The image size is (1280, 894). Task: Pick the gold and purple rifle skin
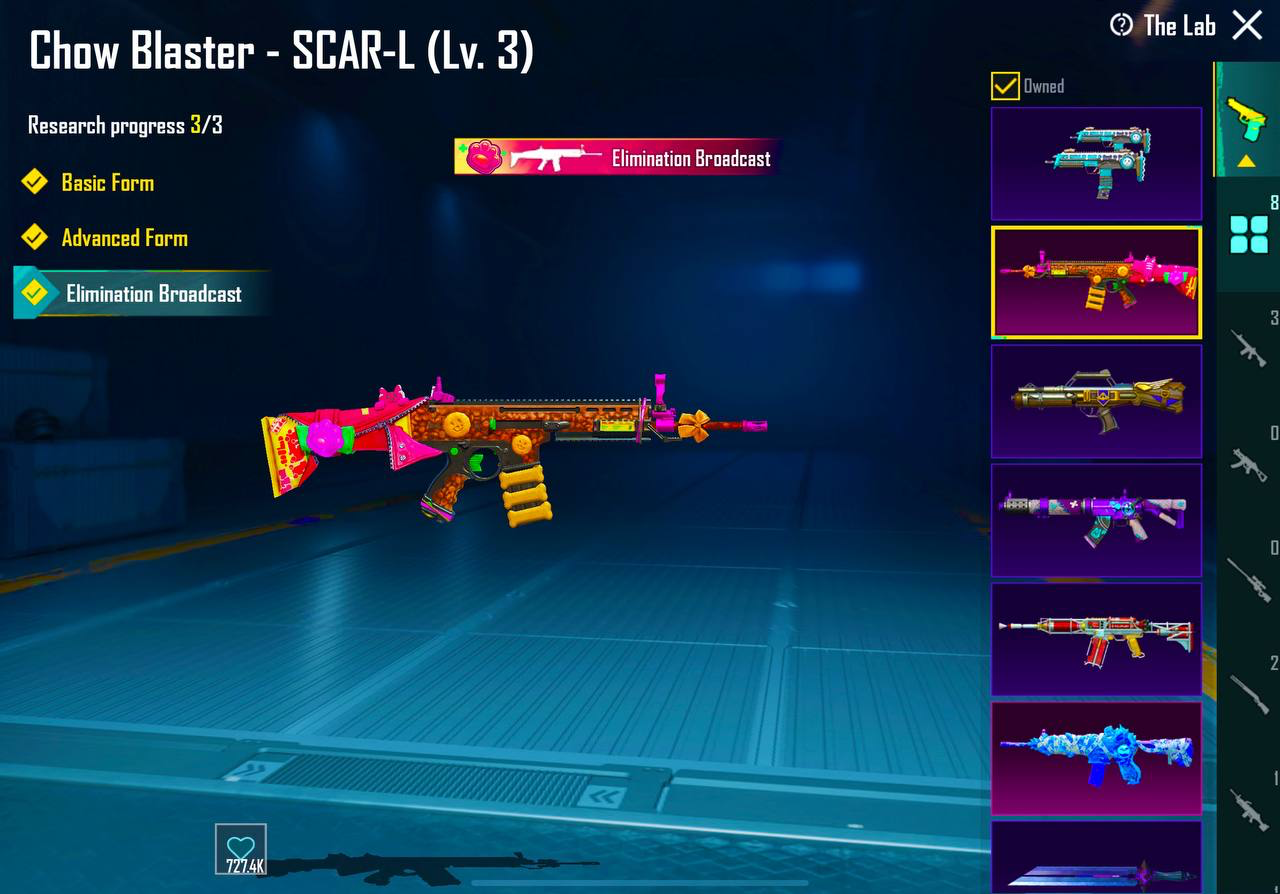[x=1096, y=401]
